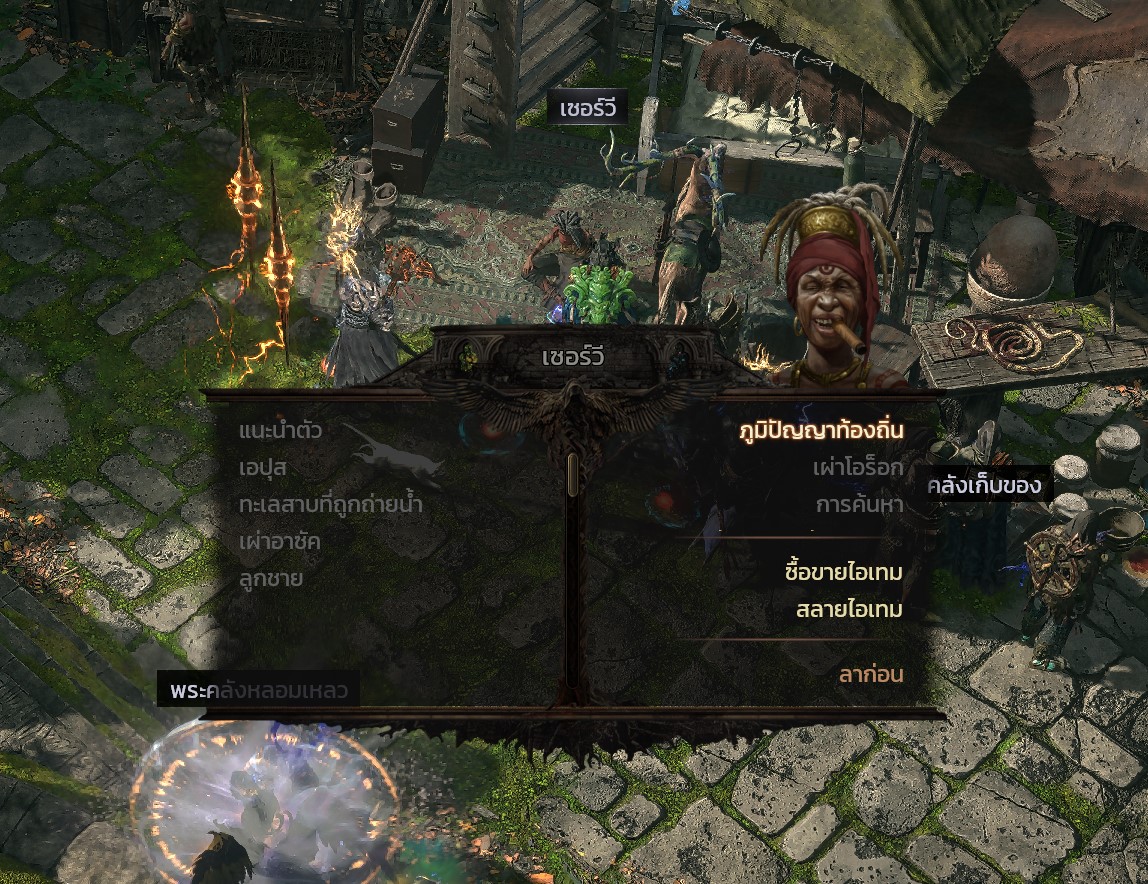Select the ภูมิปัญญาท้องถิ่น dialogue option
This screenshot has height=884, width=1148.
pyautogui.click(x=820, y=431)
